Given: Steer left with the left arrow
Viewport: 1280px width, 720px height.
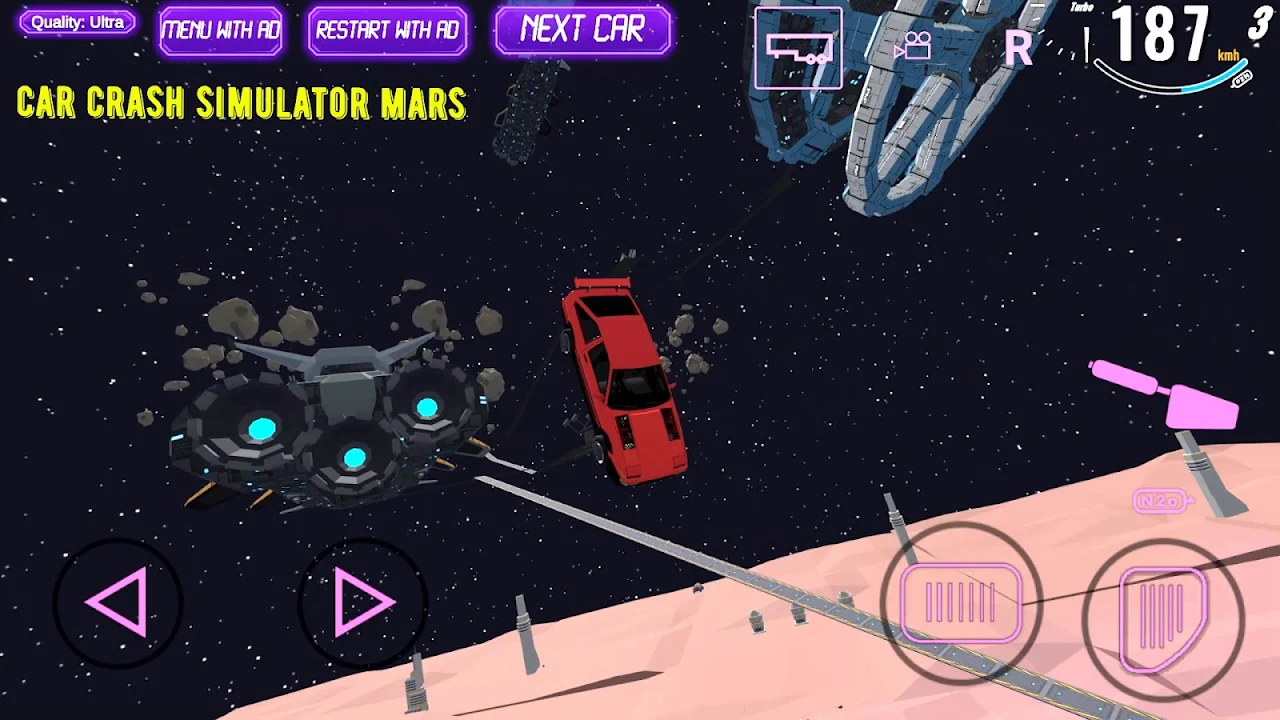Looking at the screenshot, I should click(x=118, y=602).
